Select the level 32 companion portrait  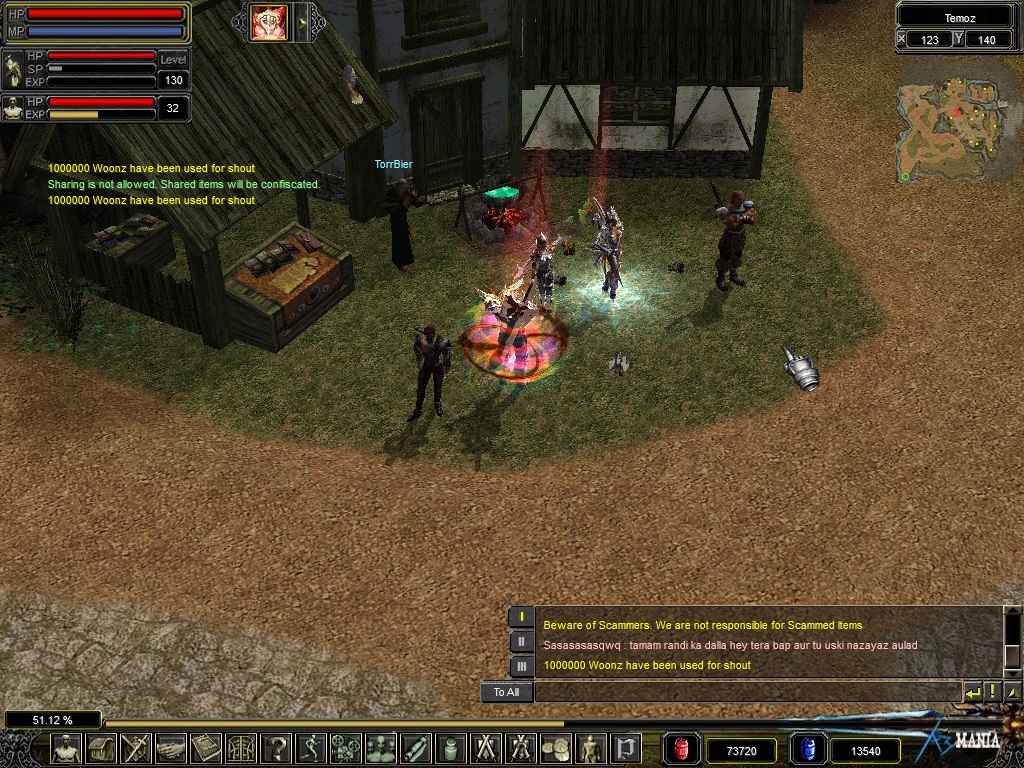pyautogui.click(x=14, y=108)
